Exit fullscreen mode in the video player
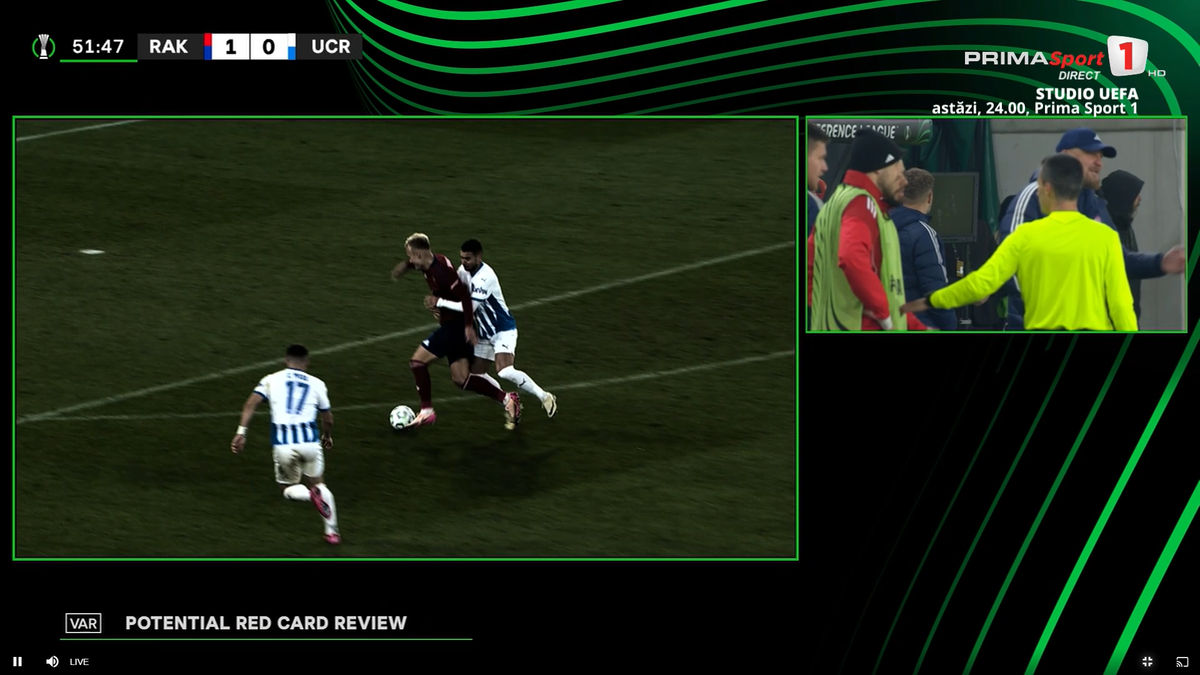The height and width of the screenshot is (675, 1200). (x=1147, y=661)
